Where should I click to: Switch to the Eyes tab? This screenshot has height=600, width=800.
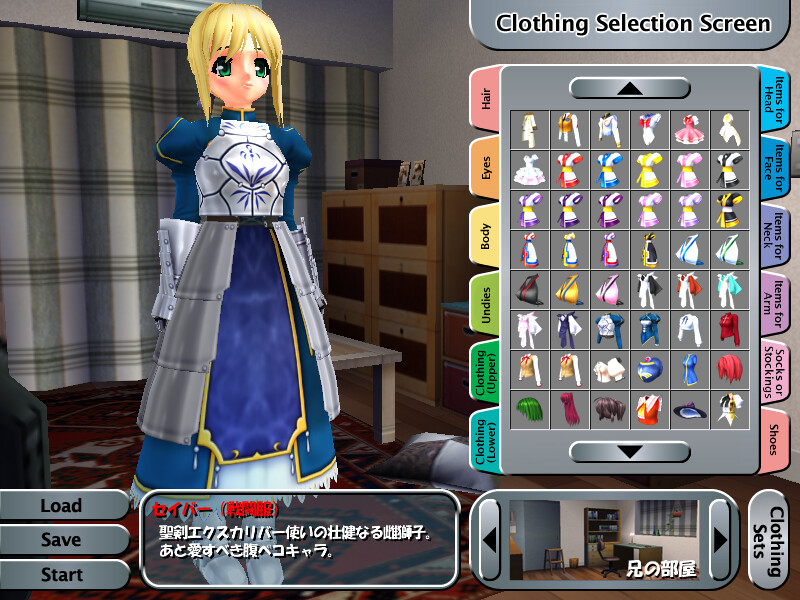click(485, 168)
